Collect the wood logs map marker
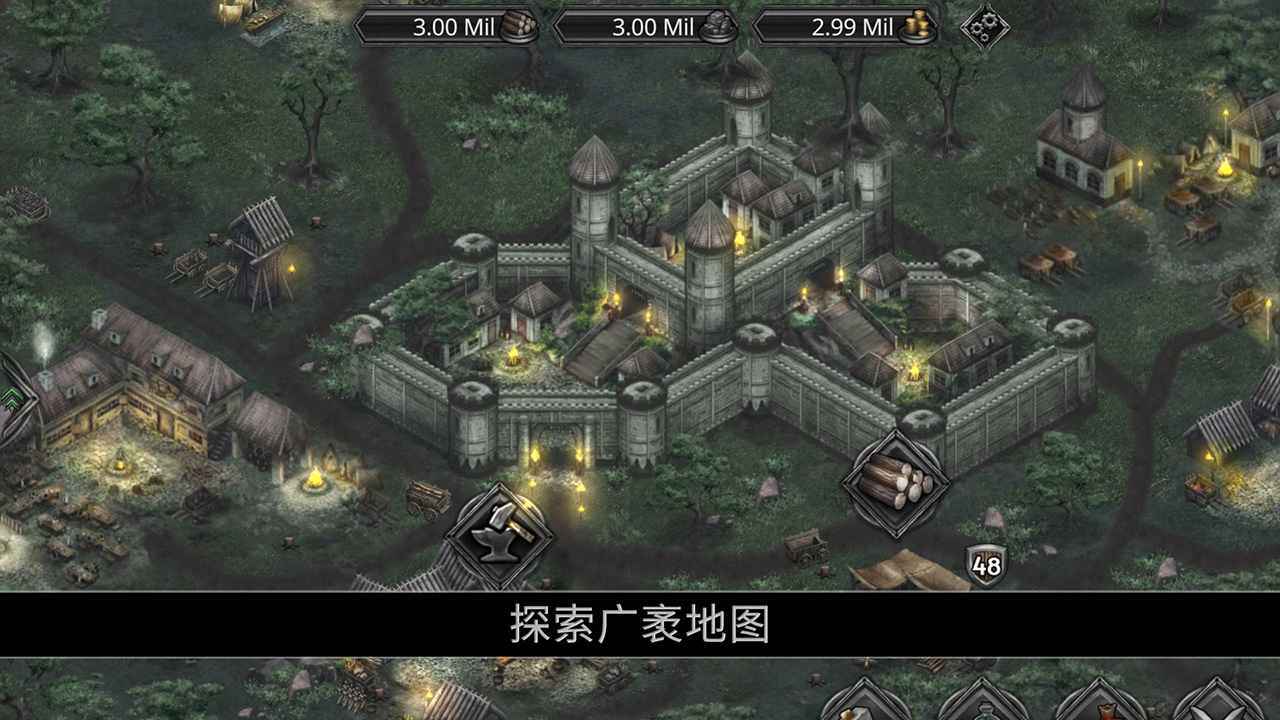 pyautogui.click(x=899, y=481)
